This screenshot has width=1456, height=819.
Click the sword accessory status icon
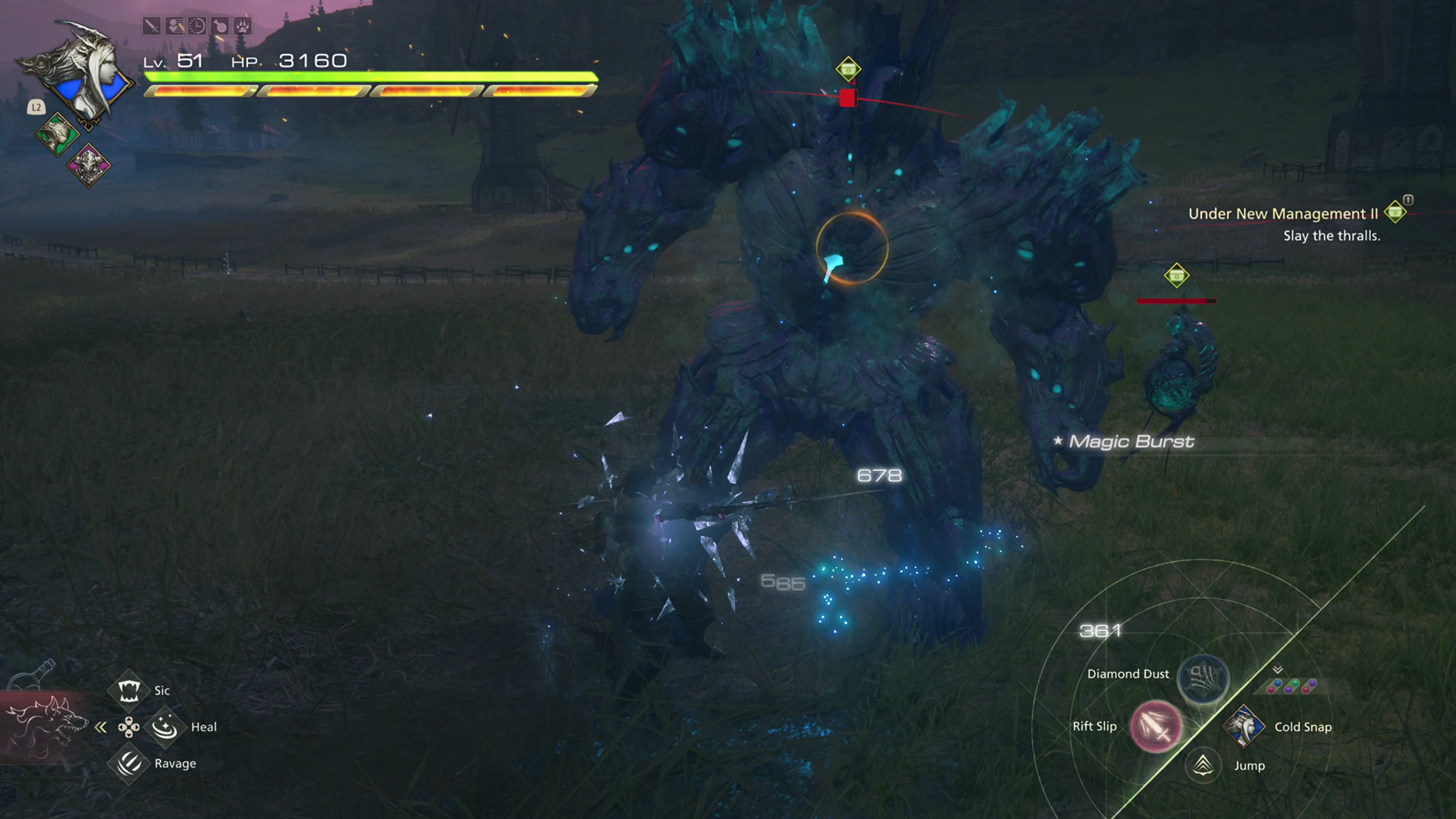pos(152,26)
